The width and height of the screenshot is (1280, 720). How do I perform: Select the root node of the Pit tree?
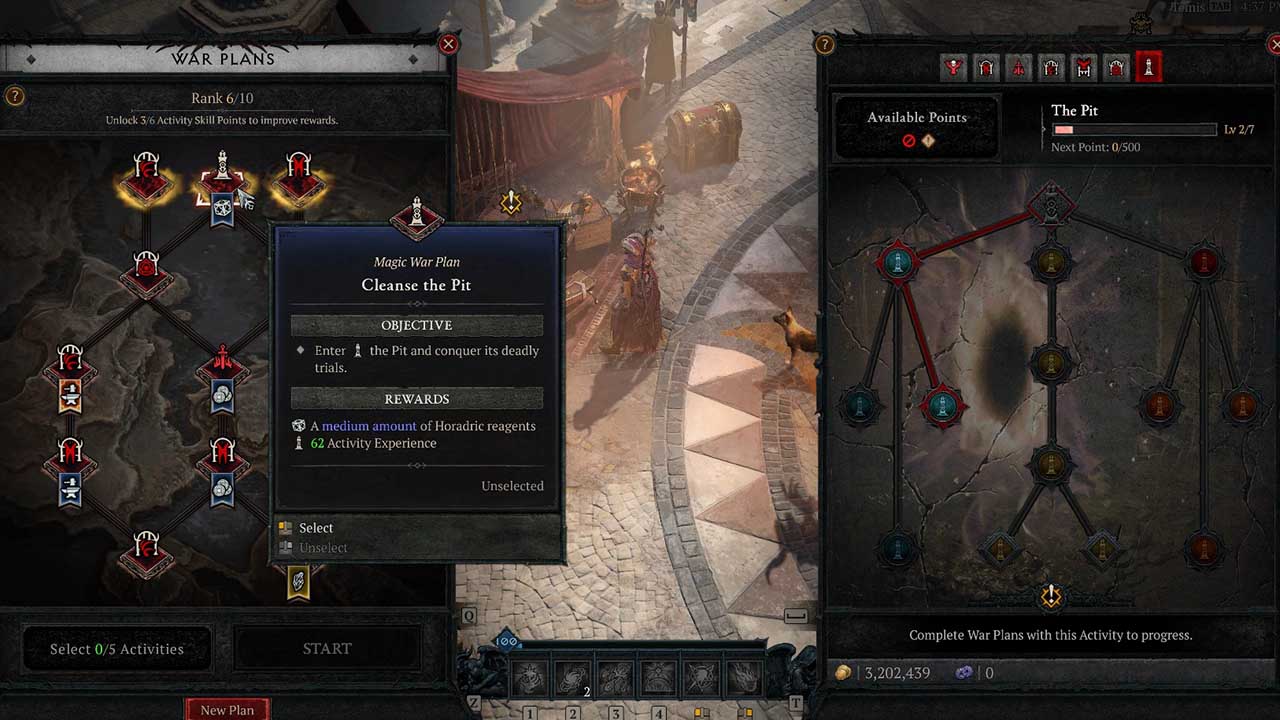(1050, 206)
